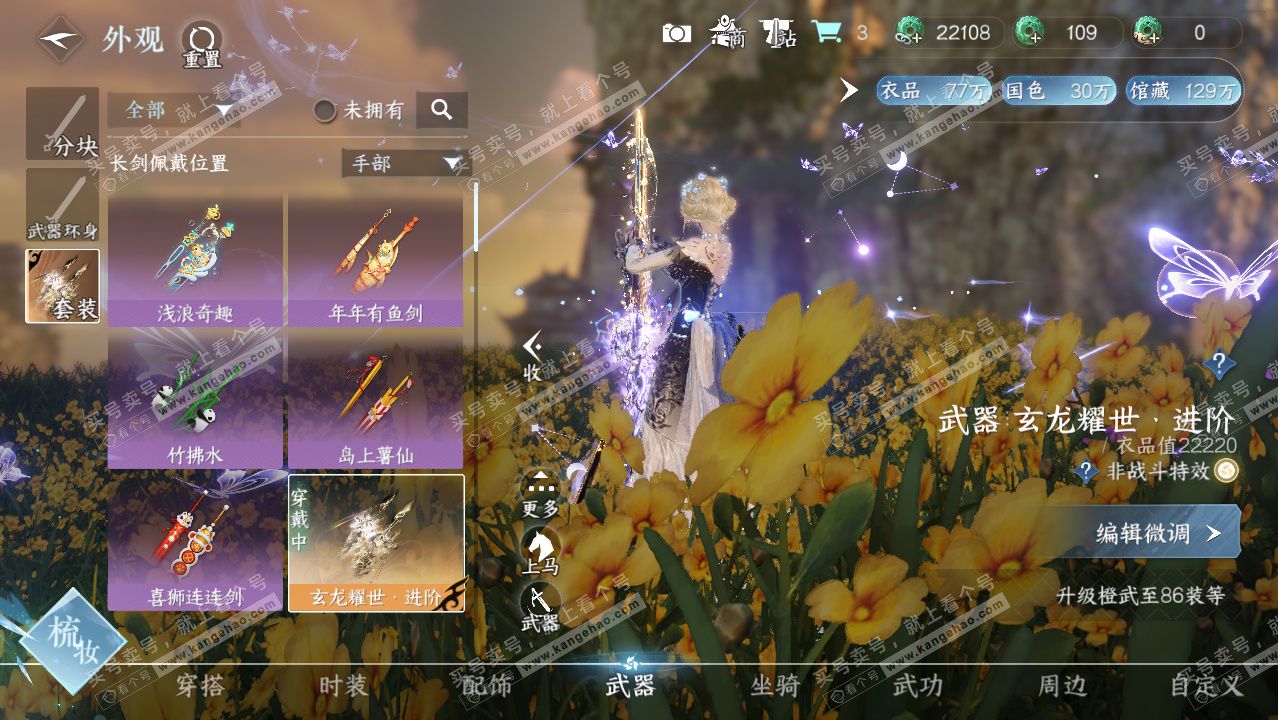This screenshot has height=720, width=1278.
Task: Choose the 年年有鱼剑 weapon skin
Action: click(x=375, y=260)
